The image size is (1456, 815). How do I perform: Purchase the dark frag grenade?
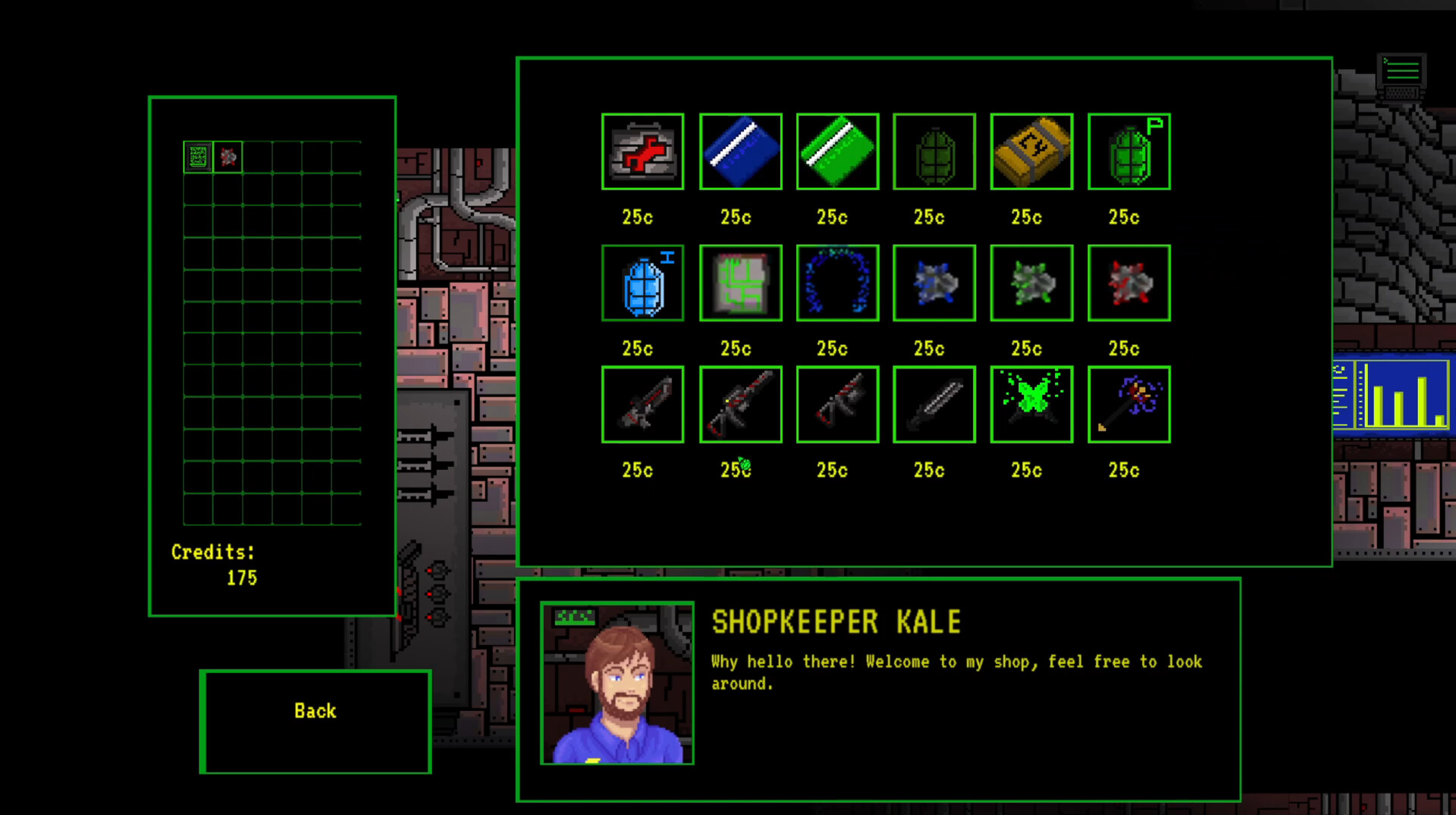[934, 152]
